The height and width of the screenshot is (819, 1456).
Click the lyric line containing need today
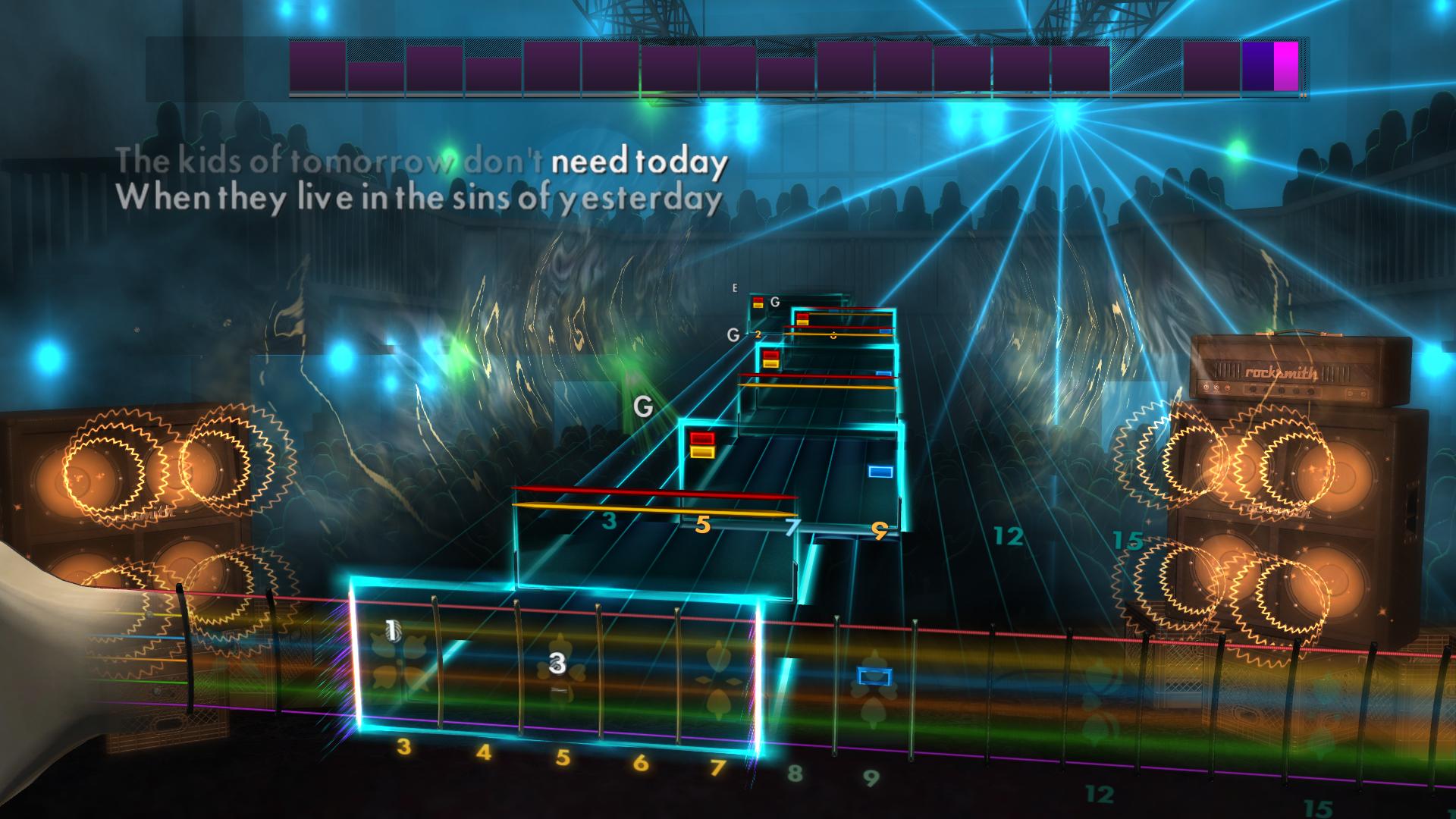tap(639, 161)
